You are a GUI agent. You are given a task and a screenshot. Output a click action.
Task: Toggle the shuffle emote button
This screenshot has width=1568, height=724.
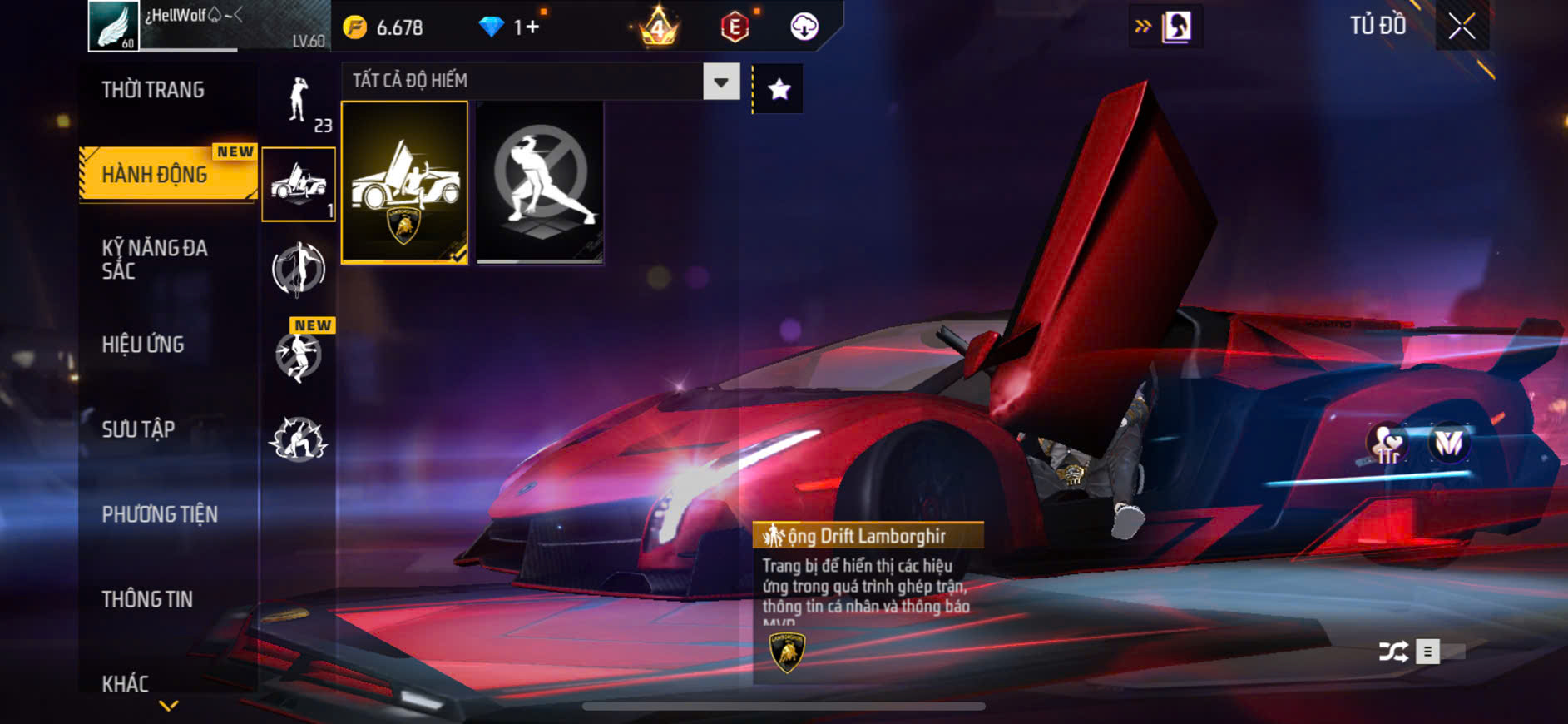pos(1393,652)
